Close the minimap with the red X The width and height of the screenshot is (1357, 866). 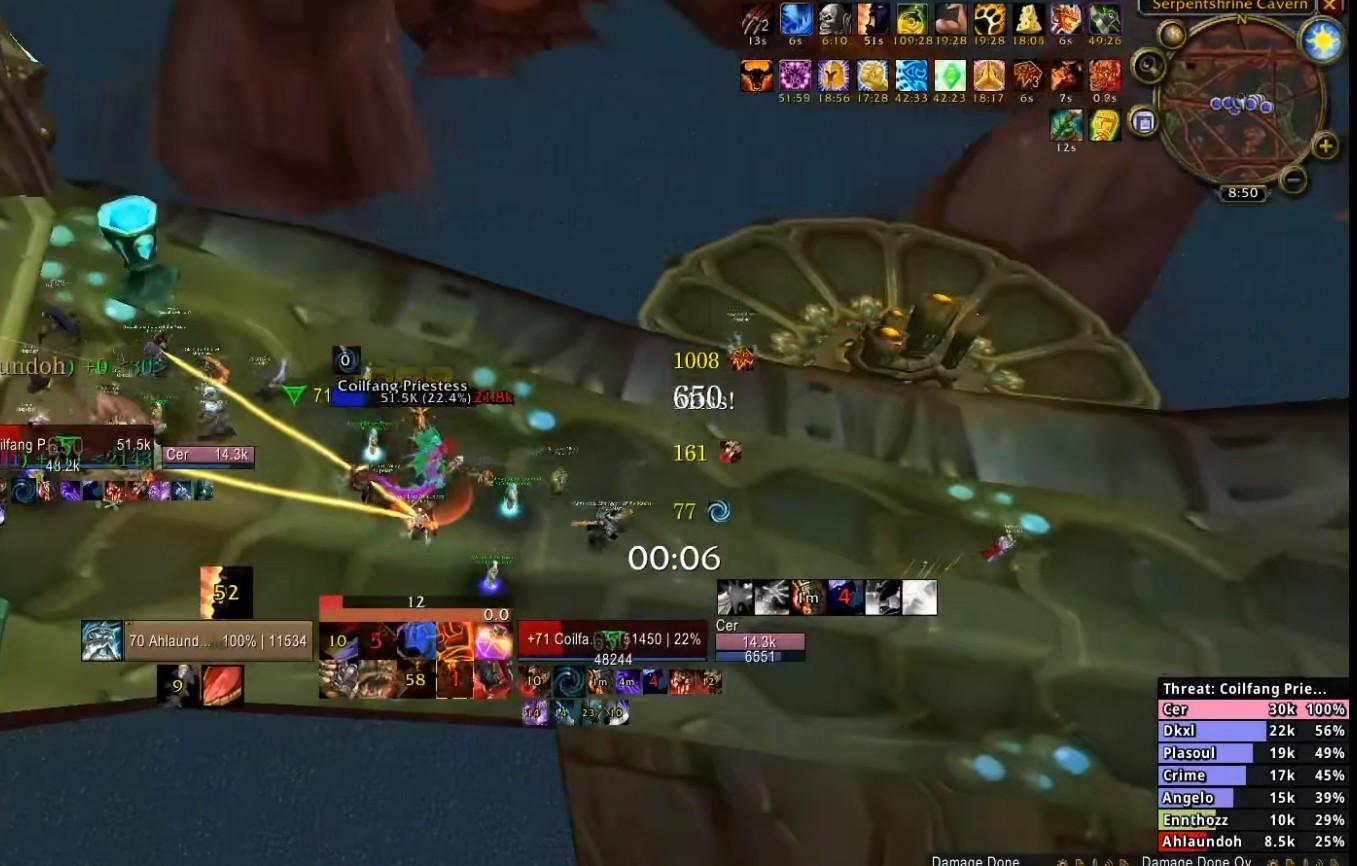[1330, 5]
